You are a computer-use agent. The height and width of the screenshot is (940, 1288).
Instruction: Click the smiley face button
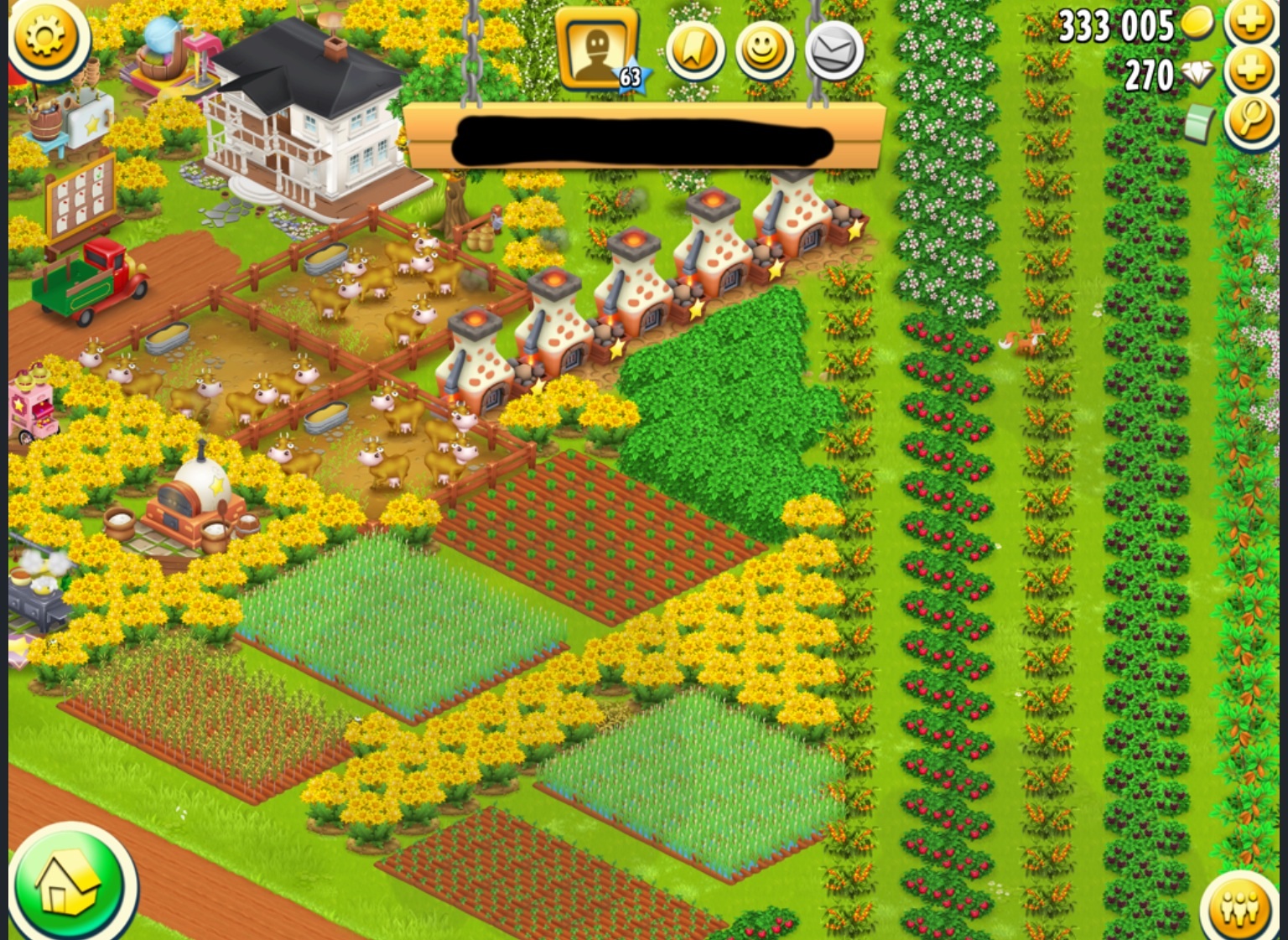pos(764,50)
